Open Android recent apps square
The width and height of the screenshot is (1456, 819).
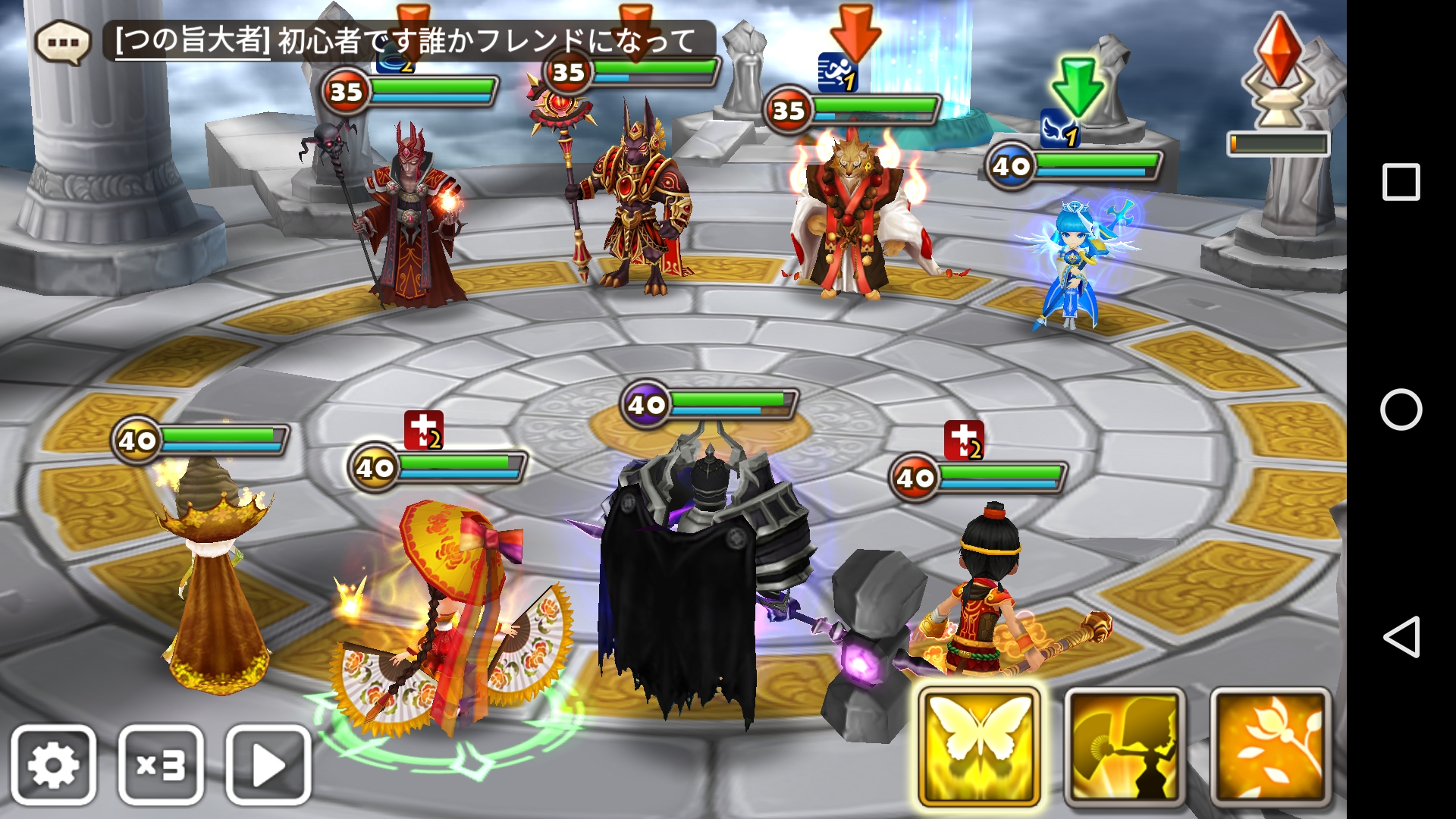[x=1401, y=182]
